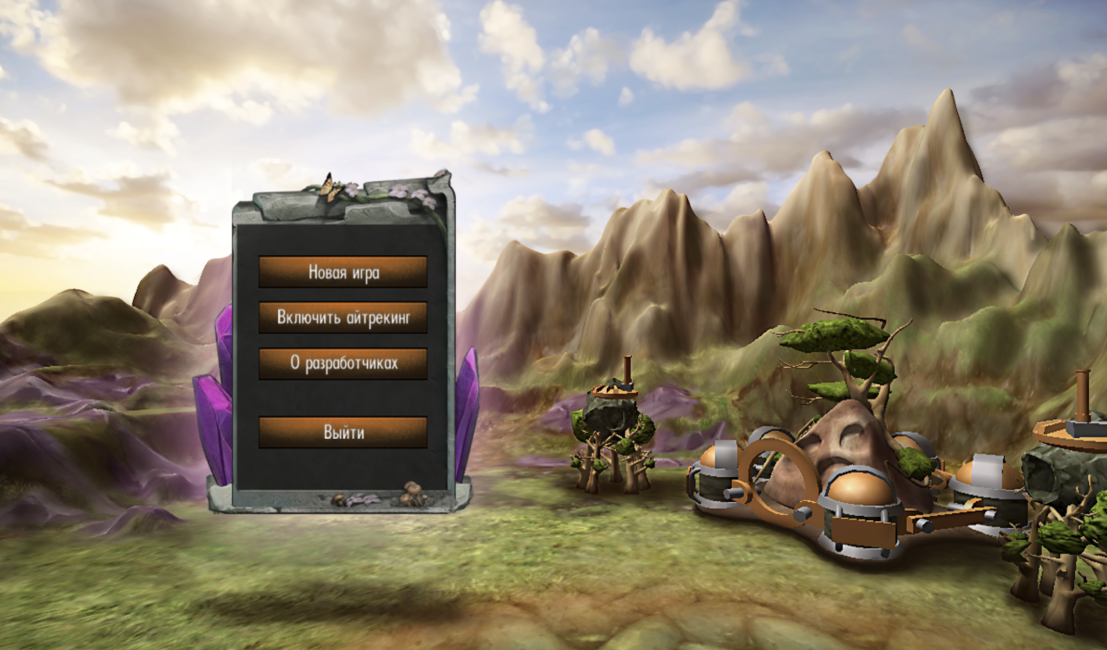Select Включить айтрекинг to enable eye tracking
The width and height of the screenshot is (1107, 650).
click(x=343, y=318)
